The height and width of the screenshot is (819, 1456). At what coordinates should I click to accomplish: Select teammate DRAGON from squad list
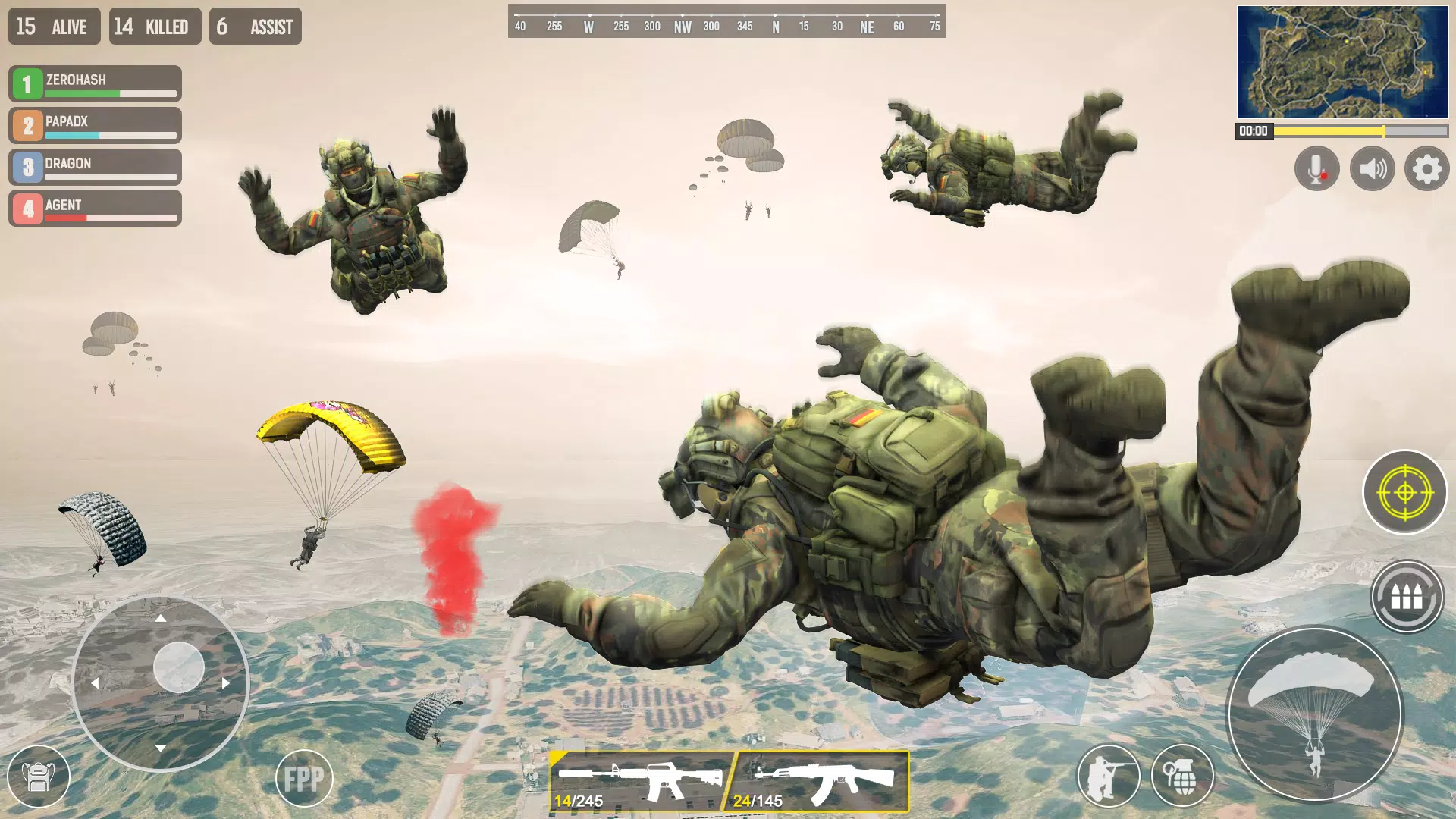(x=94, y=166)
